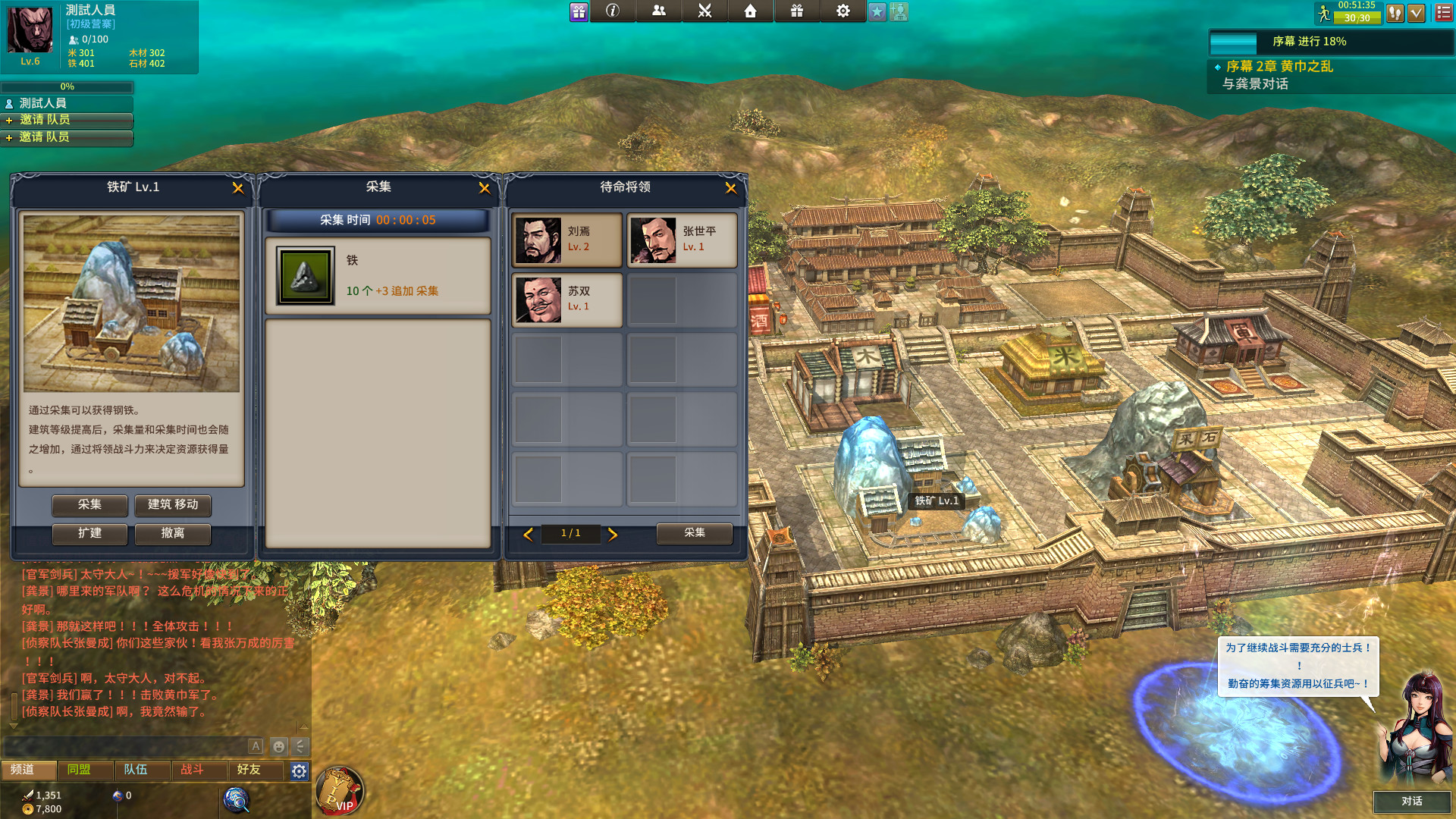Switch to the 好友 friends tab
Viewport: 1456px width, 819px height.
click(x=249, y=770)
